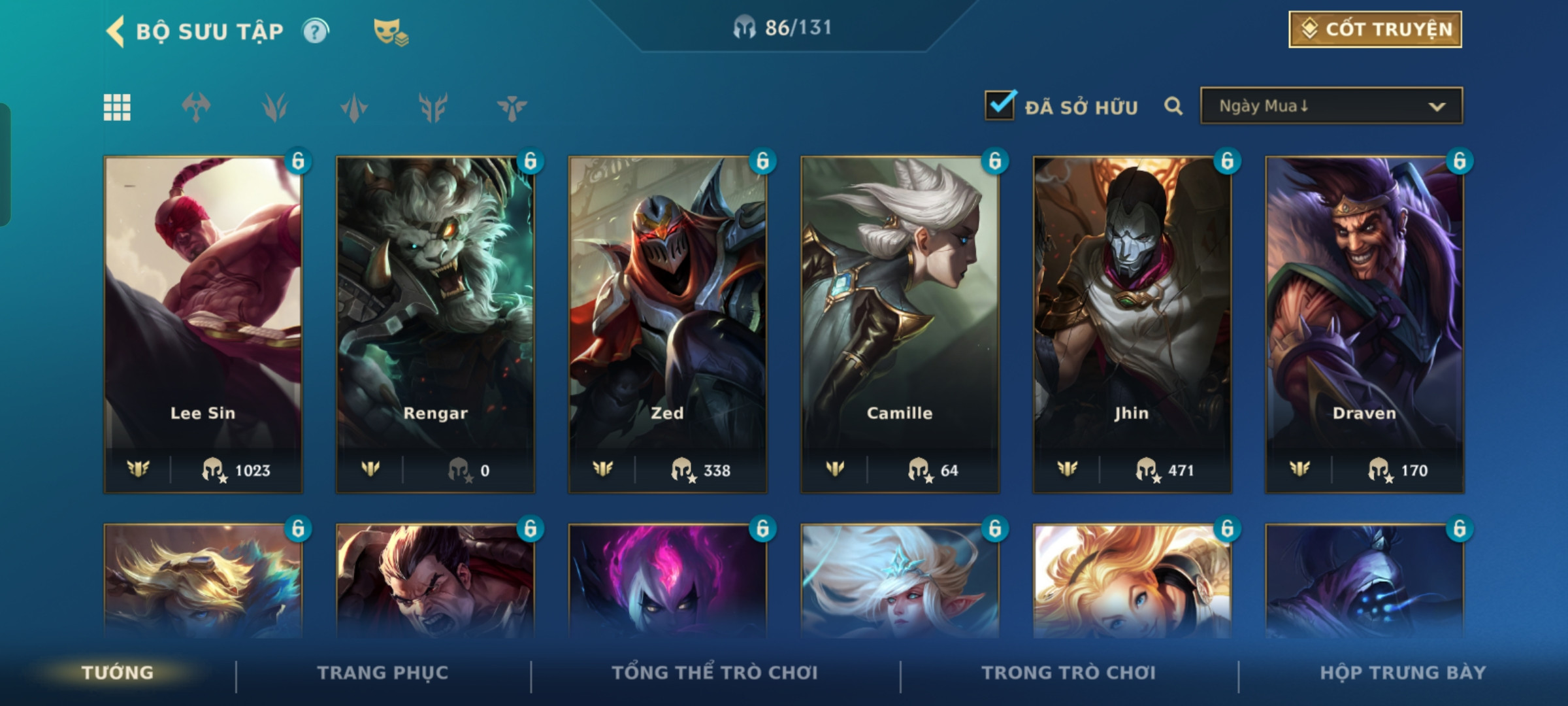Toggle the Đã Sở Hữu checkbox
The height and width of the screenshot is (706, 1568).
pos(1000,106)
